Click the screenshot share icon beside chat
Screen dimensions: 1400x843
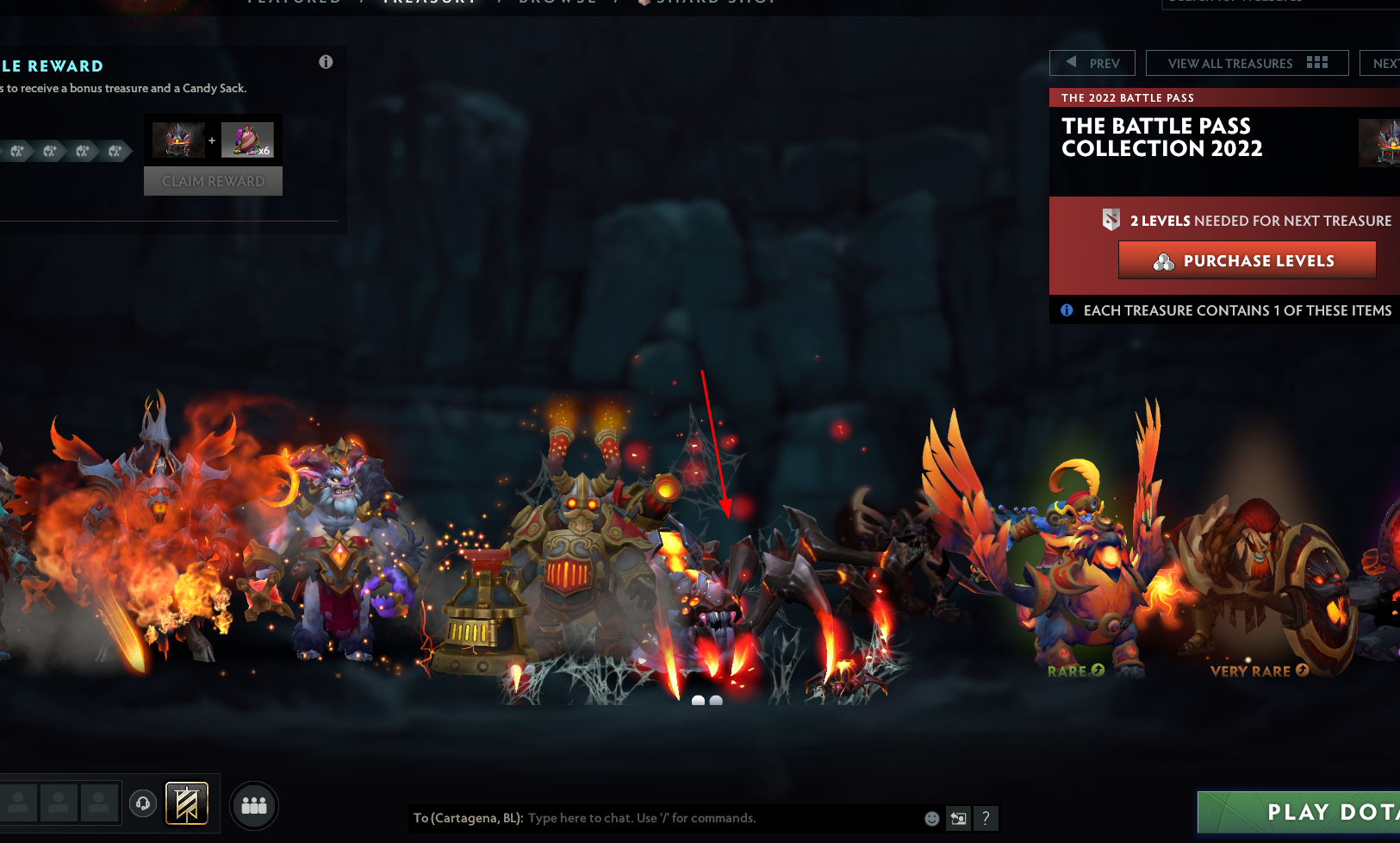958,818
